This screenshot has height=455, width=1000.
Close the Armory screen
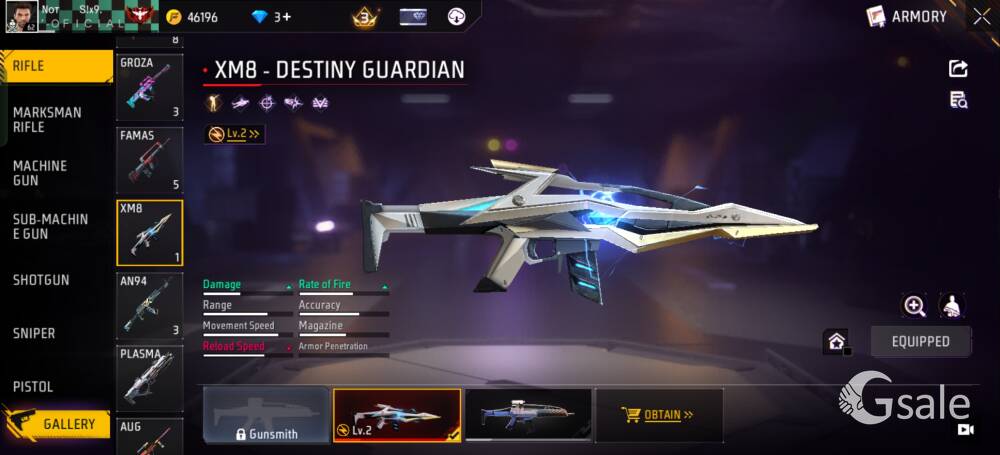[x=981, y=16]
